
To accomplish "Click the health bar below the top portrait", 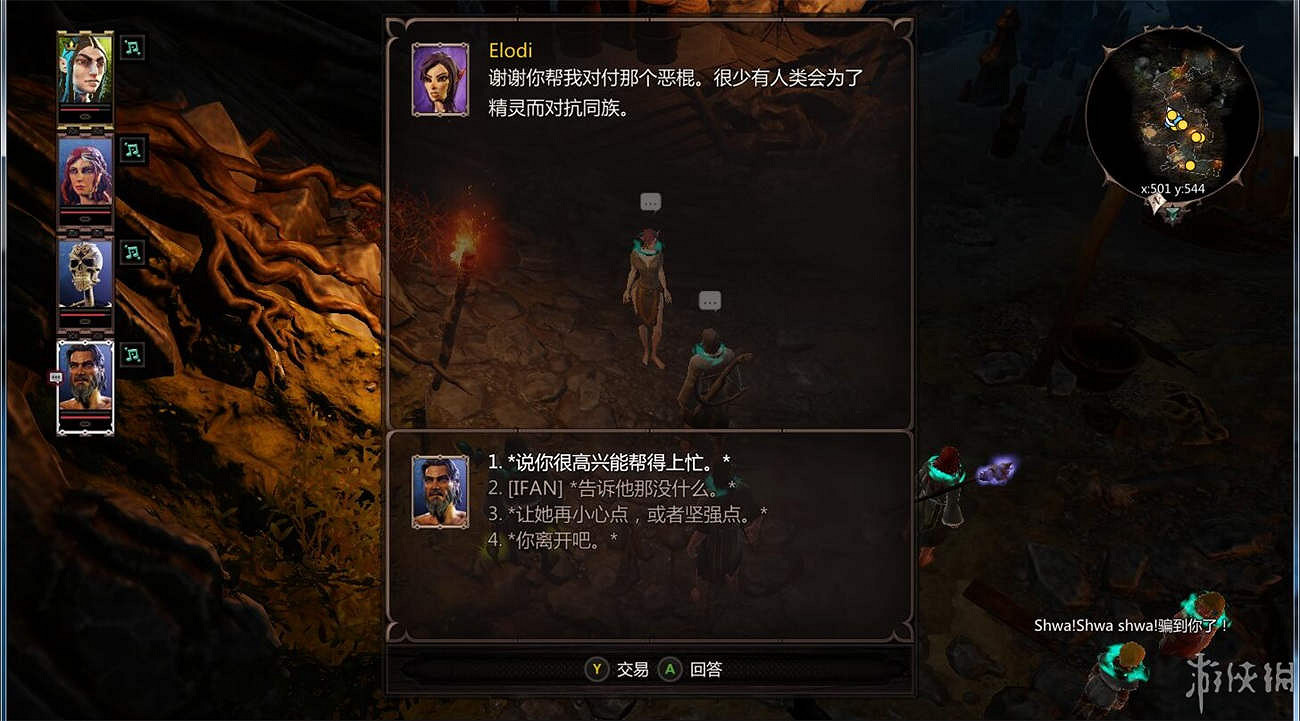I will pyautogui.click(x=84, y=111).
